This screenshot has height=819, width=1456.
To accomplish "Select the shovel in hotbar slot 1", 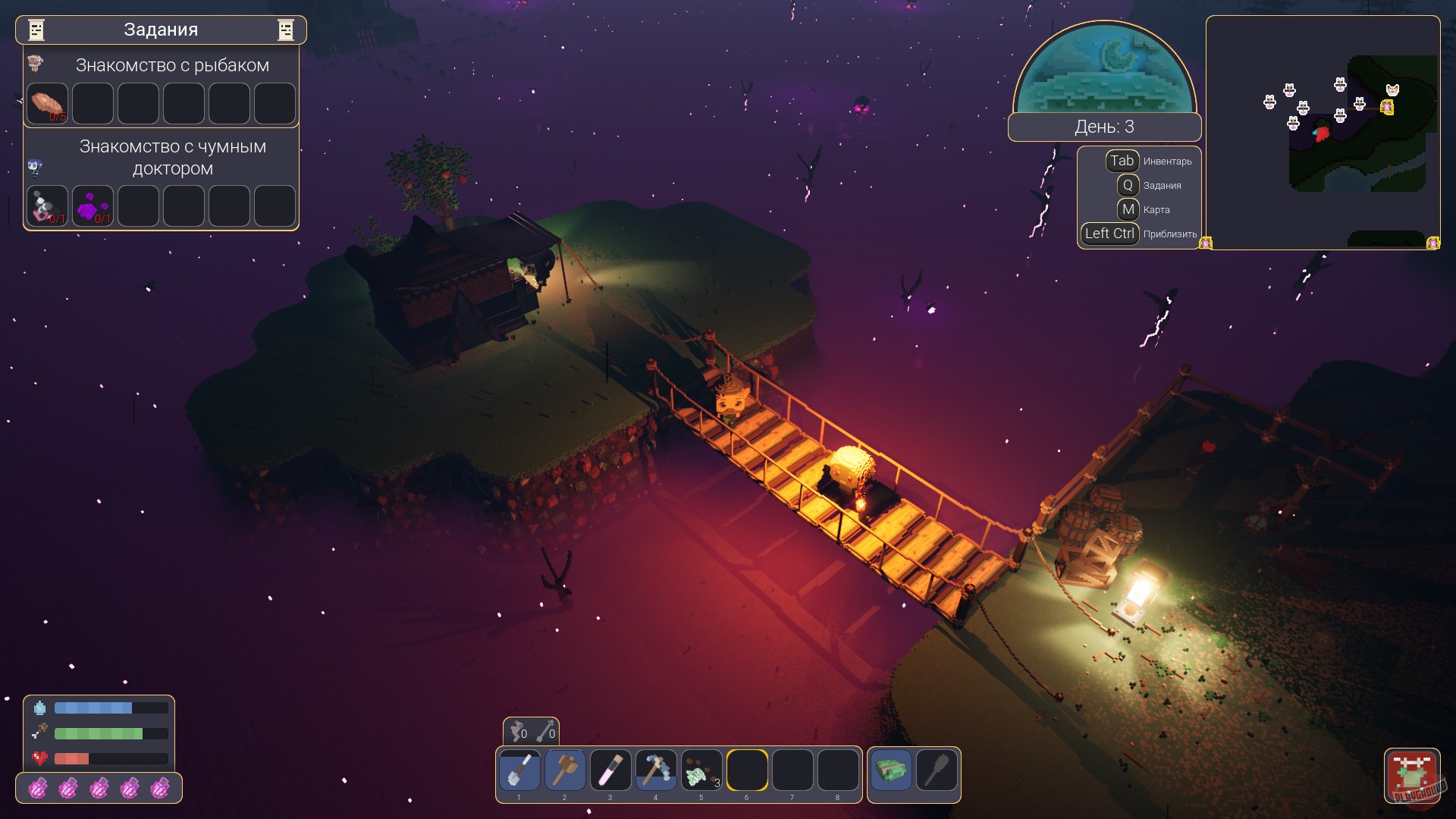I will point(519,770).
